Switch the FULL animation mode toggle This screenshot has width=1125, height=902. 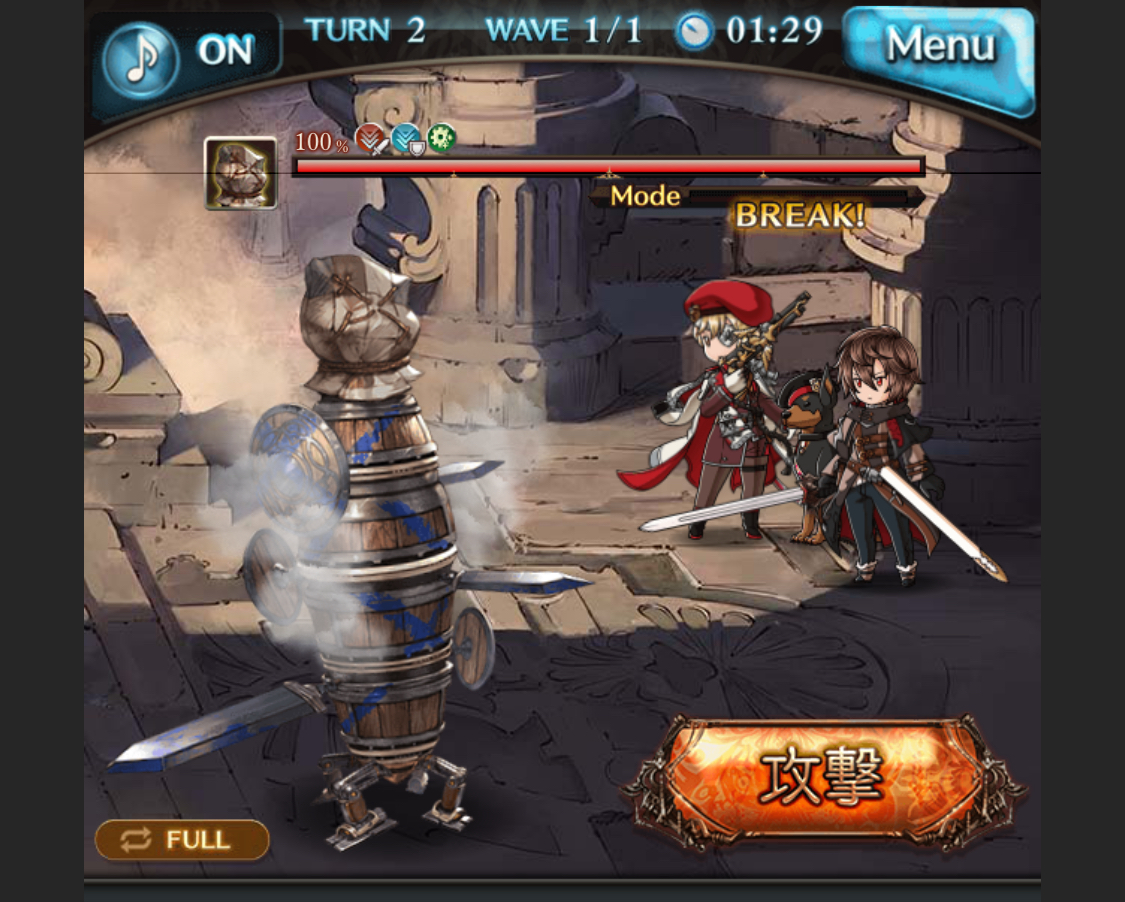point(182,840)
